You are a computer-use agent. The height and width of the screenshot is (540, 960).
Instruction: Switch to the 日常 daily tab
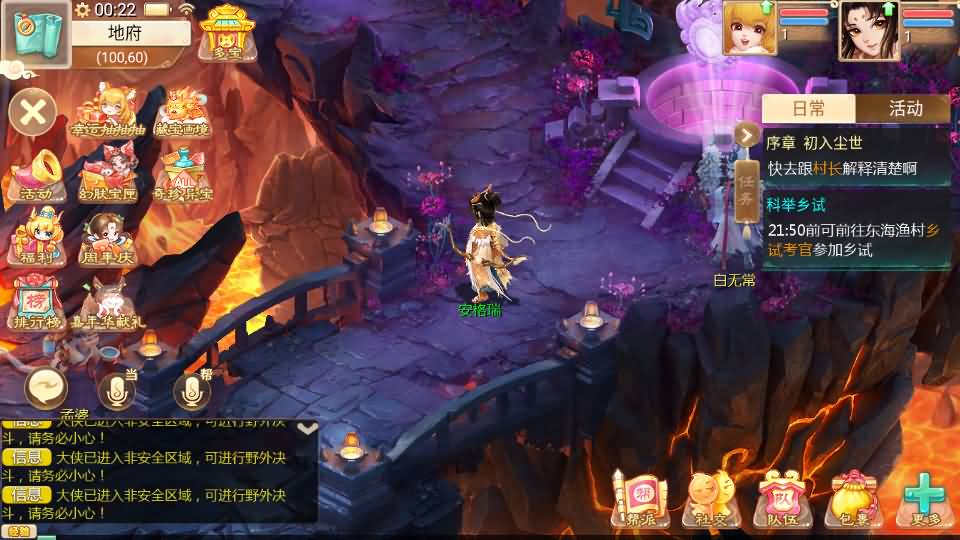(x=809, y=109)
